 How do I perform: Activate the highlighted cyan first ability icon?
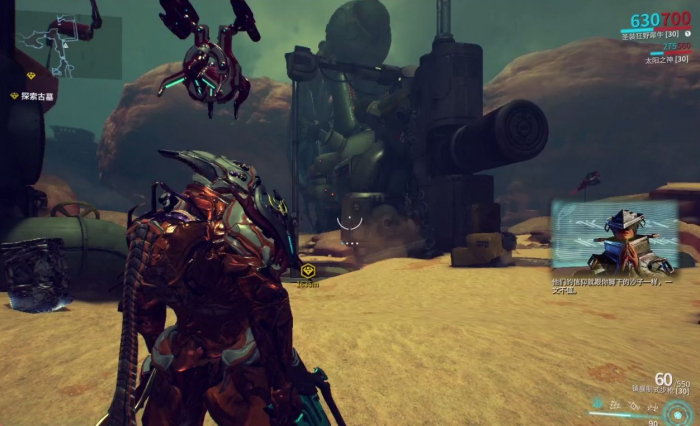pyautogui.click(x=596, y=406)
